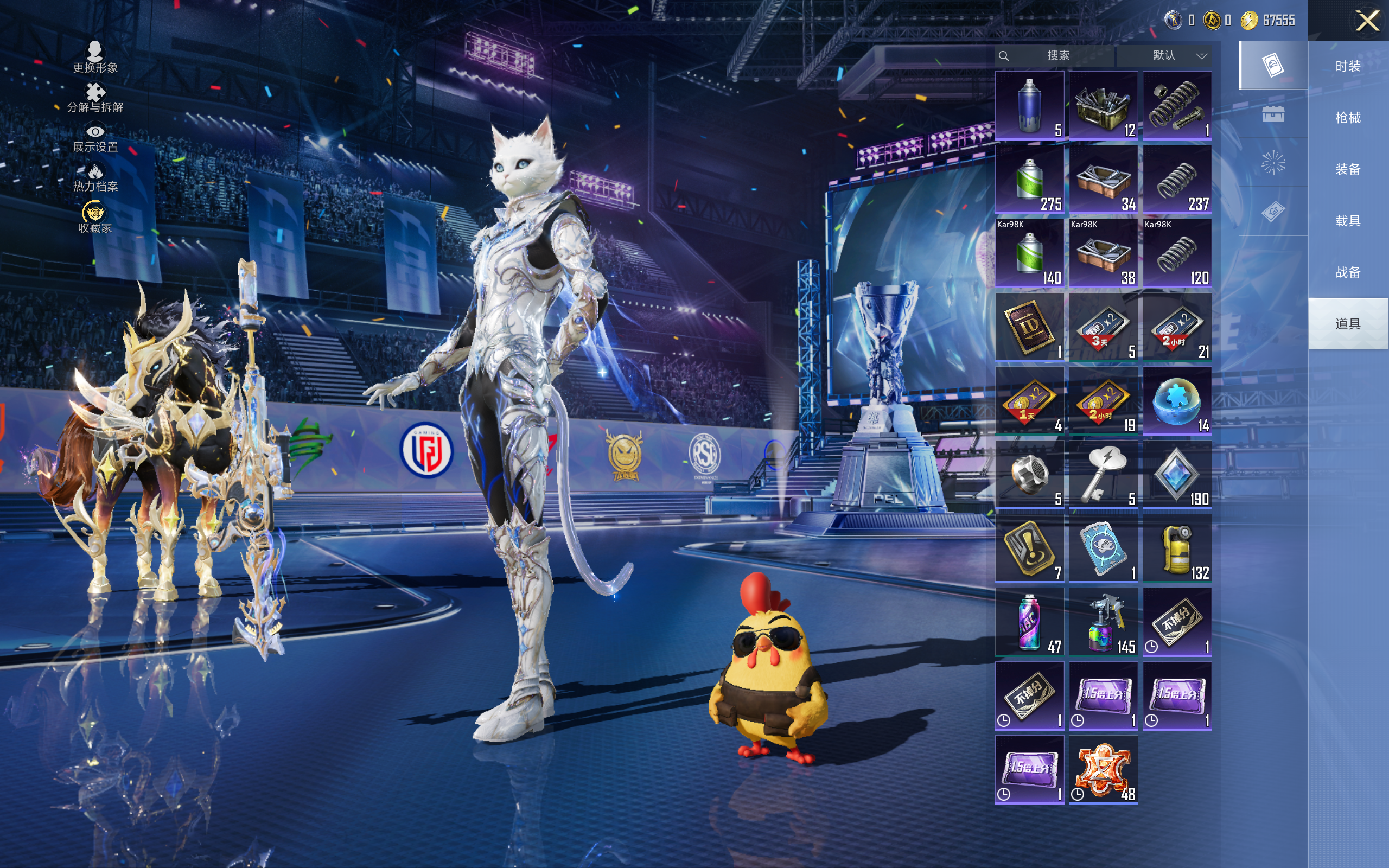Choose the 战备 tab

tap(1348, 272)
